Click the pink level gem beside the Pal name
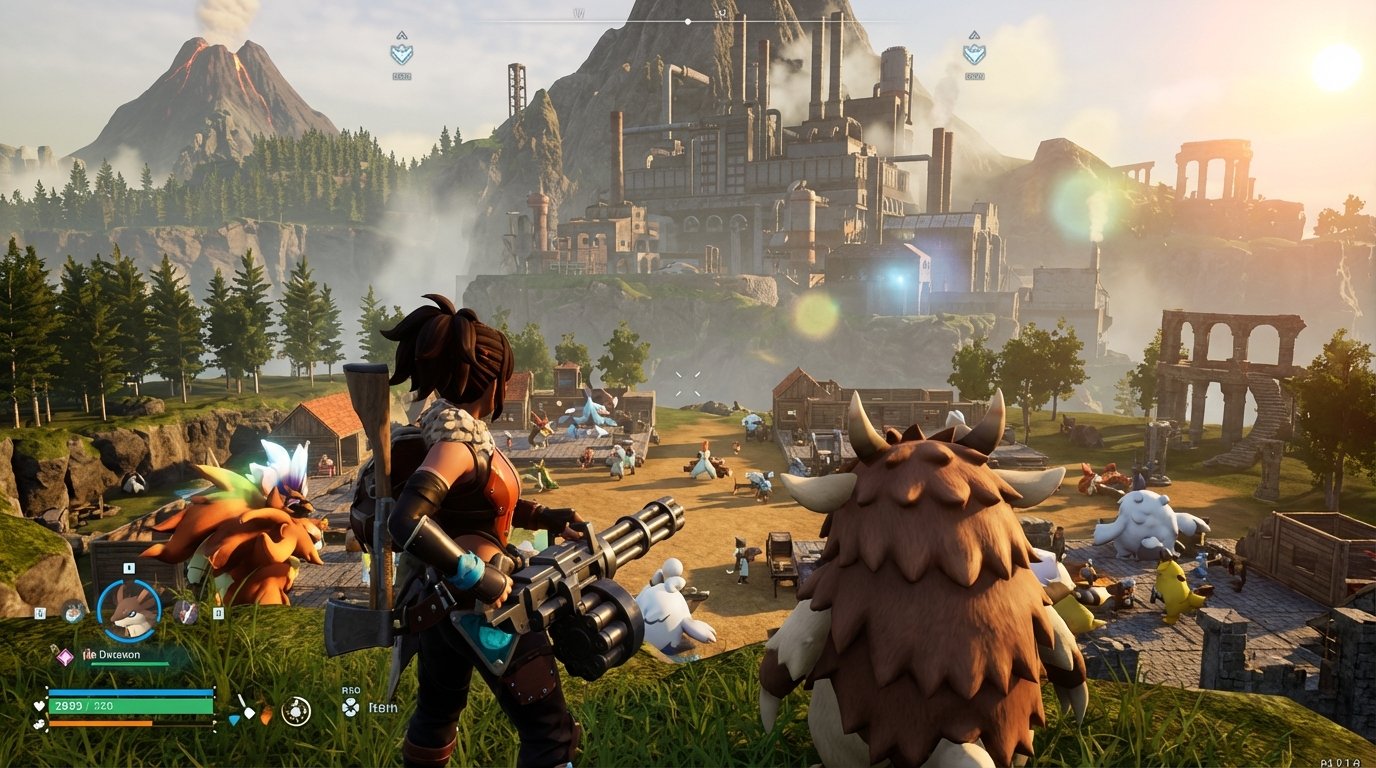 pyautogui.click(x=64, y=656)
